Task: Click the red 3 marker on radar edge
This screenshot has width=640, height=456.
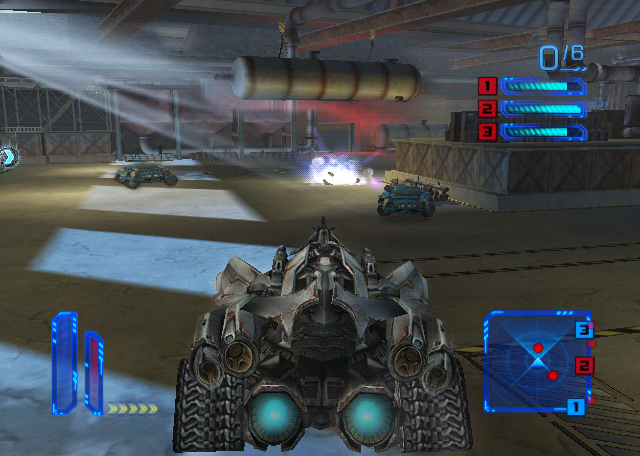Action: pyautogui.click(x=584, y=329)
